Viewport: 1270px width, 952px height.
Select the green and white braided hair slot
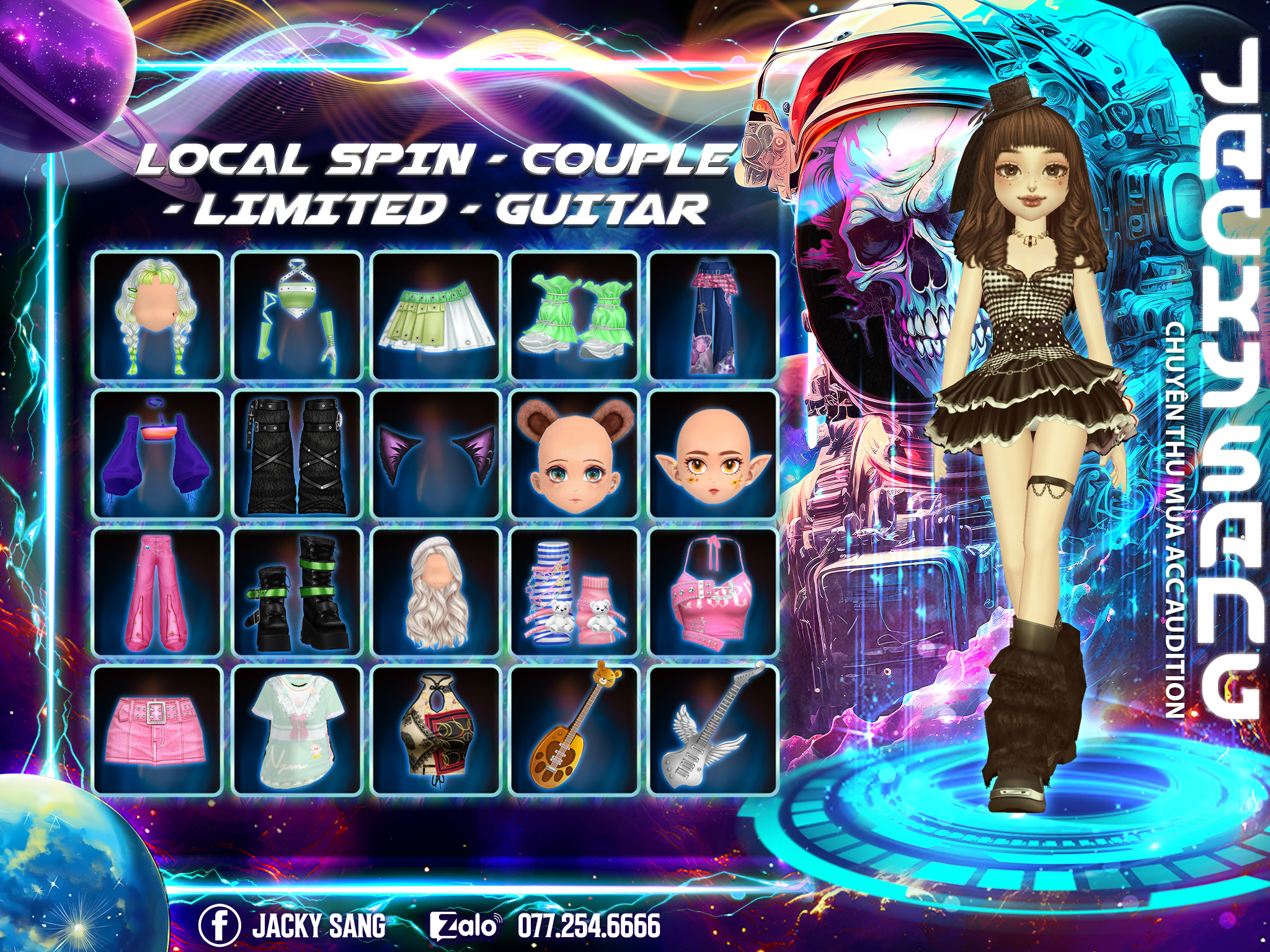pyautogui.click(x=158, y=316)
